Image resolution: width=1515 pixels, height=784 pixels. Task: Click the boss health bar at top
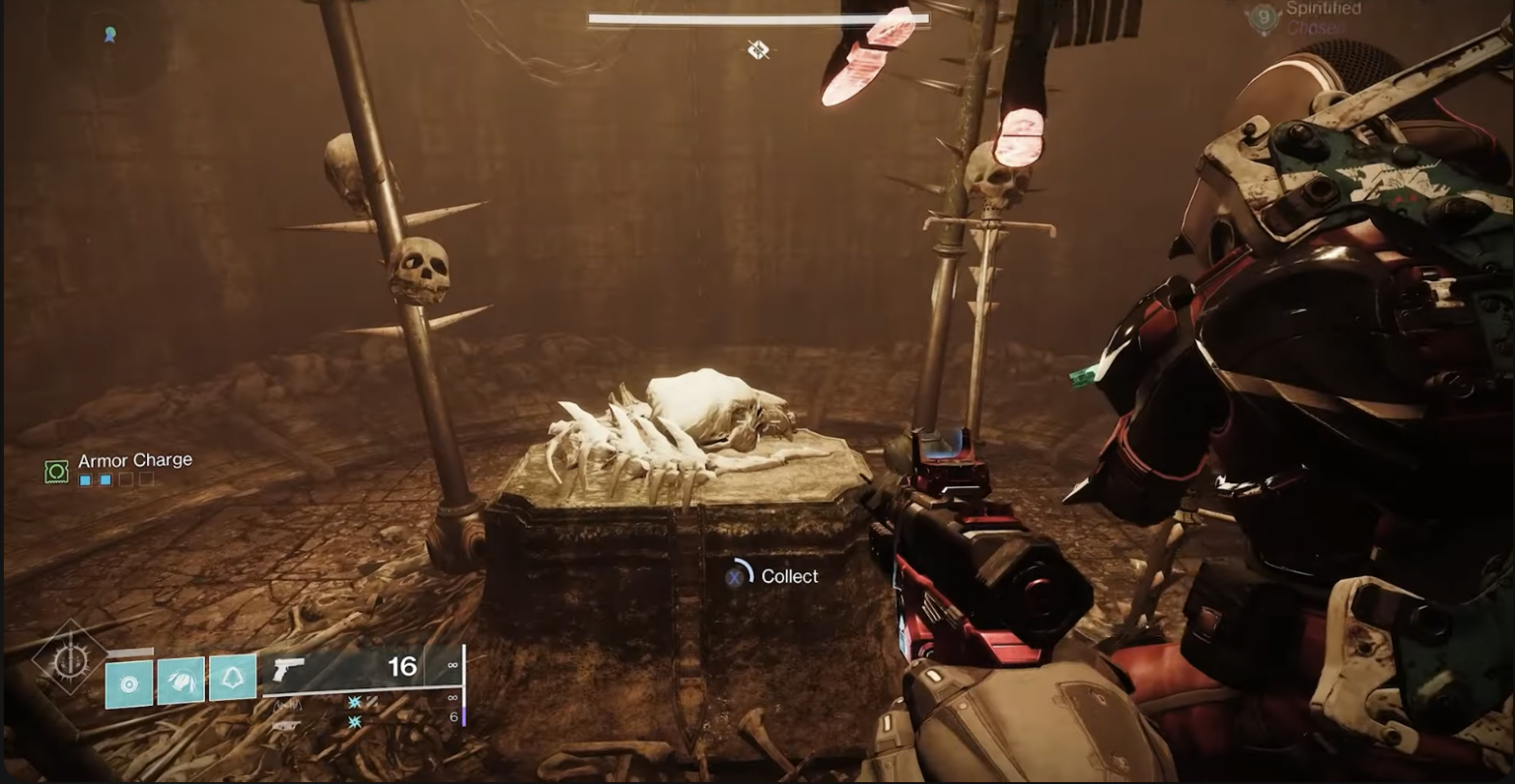click(757, 18)
